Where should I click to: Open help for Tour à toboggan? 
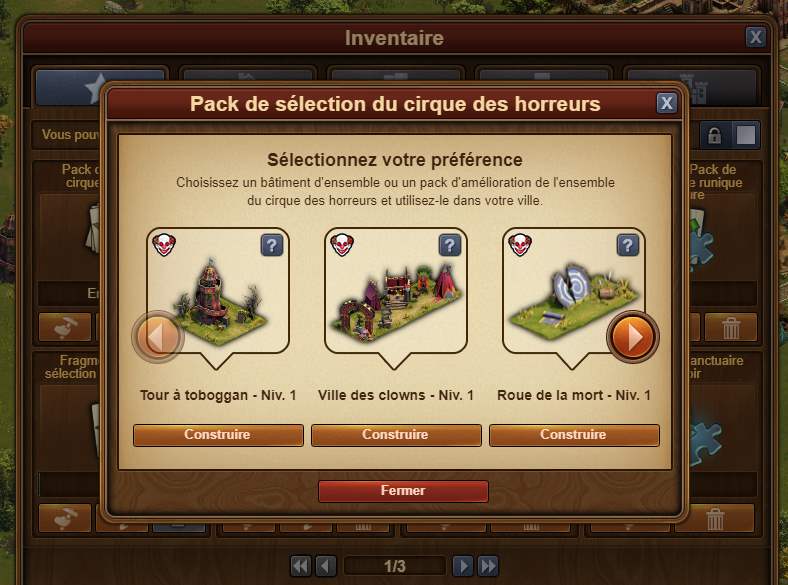pyautogui.click(x=271, y=246)
